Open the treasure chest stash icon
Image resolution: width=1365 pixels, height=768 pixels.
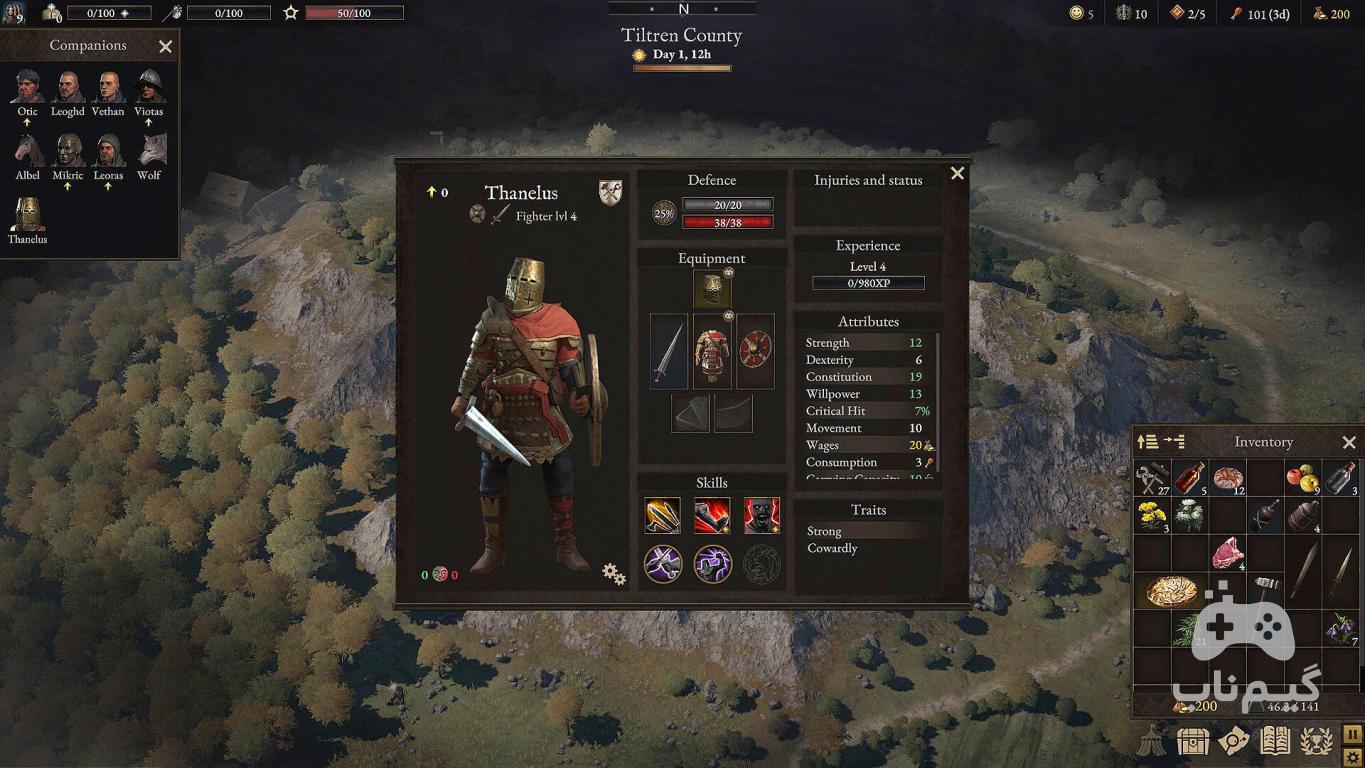[x=1193, y=741]
